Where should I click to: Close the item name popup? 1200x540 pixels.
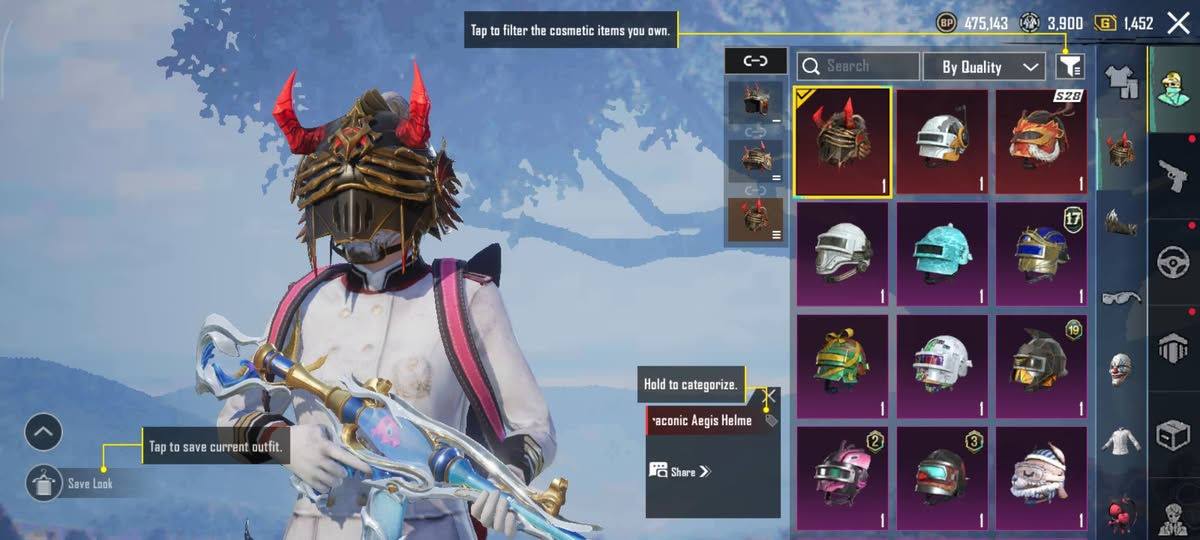pos(770,396)
